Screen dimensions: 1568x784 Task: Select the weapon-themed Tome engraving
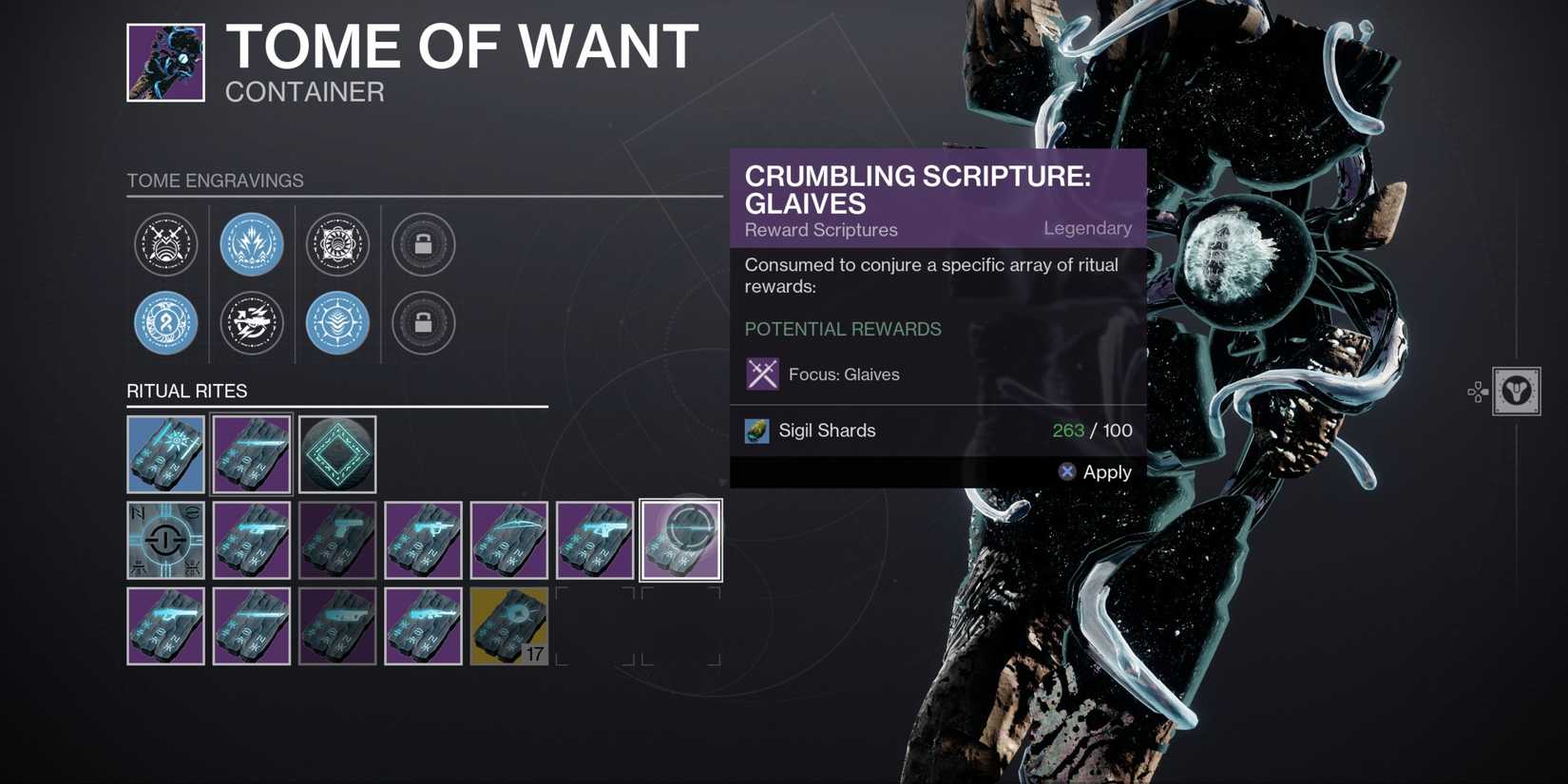252,323
